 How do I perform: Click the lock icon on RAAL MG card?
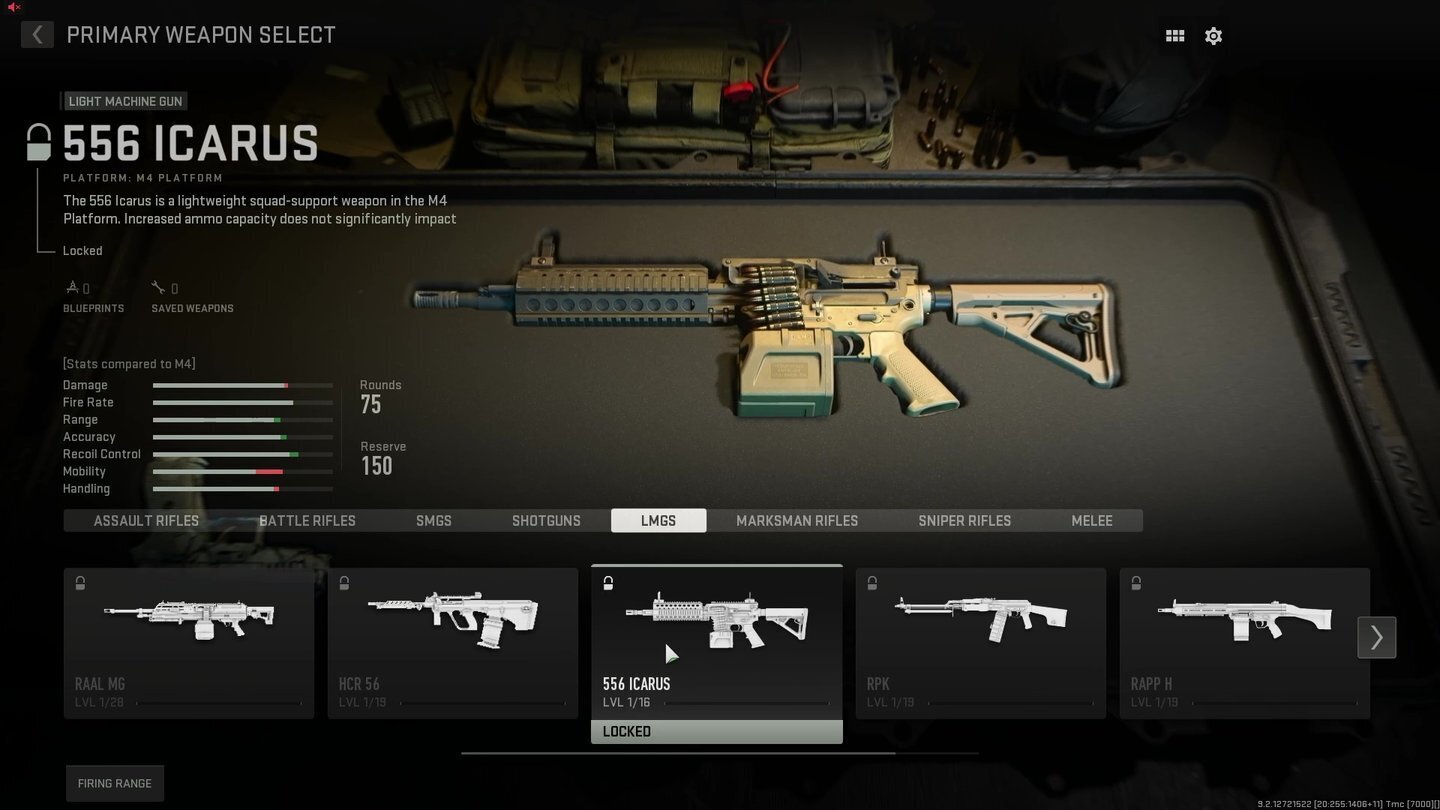coord(80,583)
